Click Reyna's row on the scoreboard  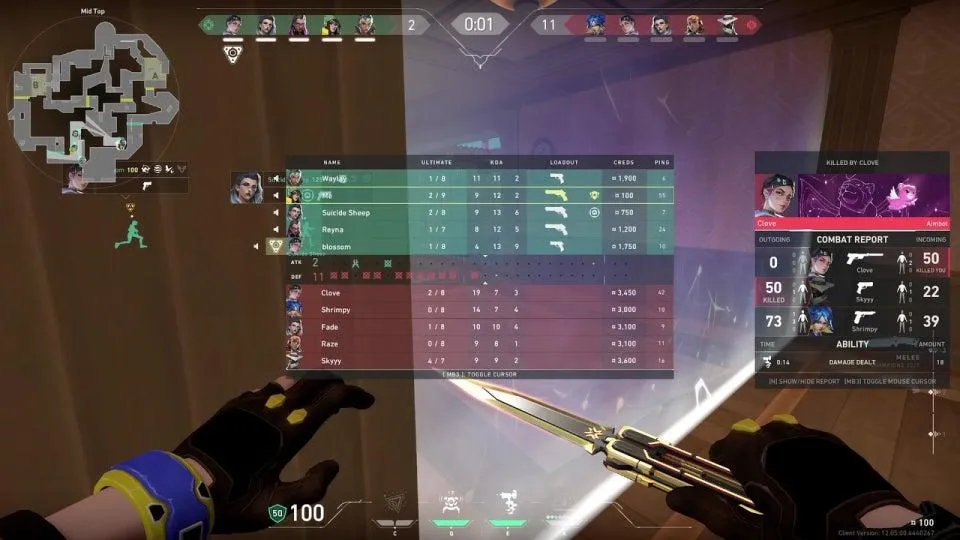pyautogui.click(x=480, y=229)
